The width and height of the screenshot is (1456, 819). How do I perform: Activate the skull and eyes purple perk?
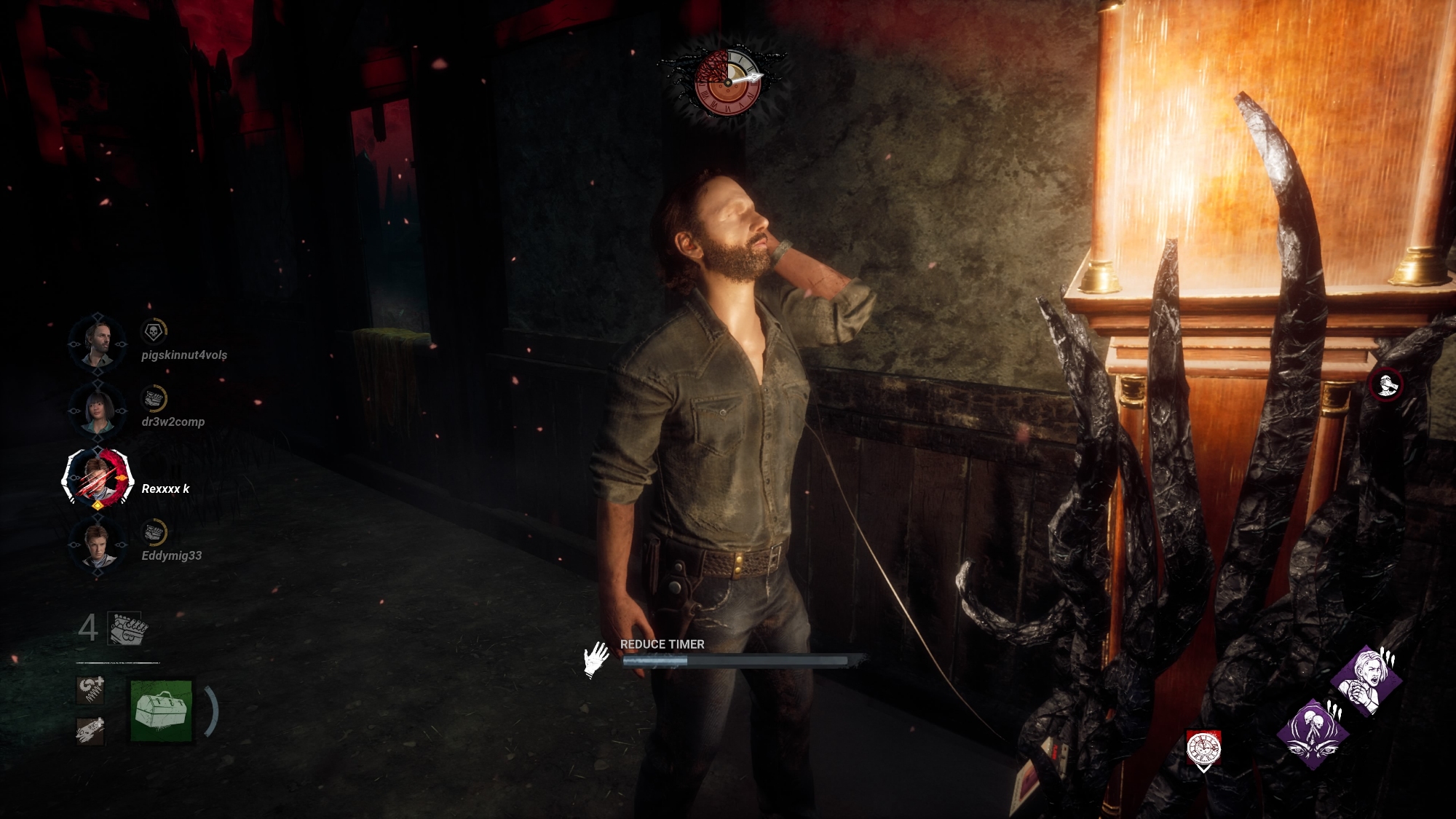pos(1313,734)
